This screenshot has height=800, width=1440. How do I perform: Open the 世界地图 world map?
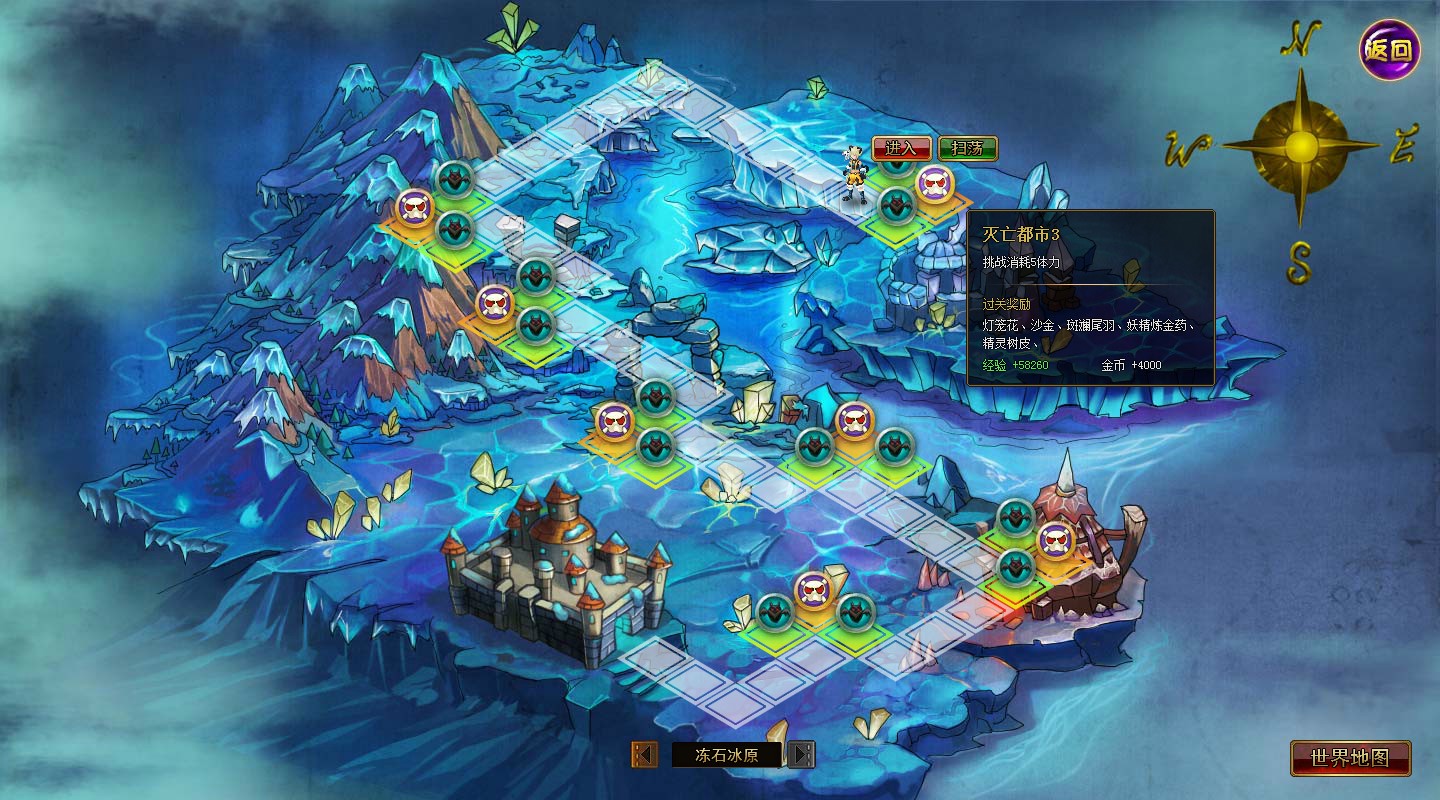coord(1350,758)
